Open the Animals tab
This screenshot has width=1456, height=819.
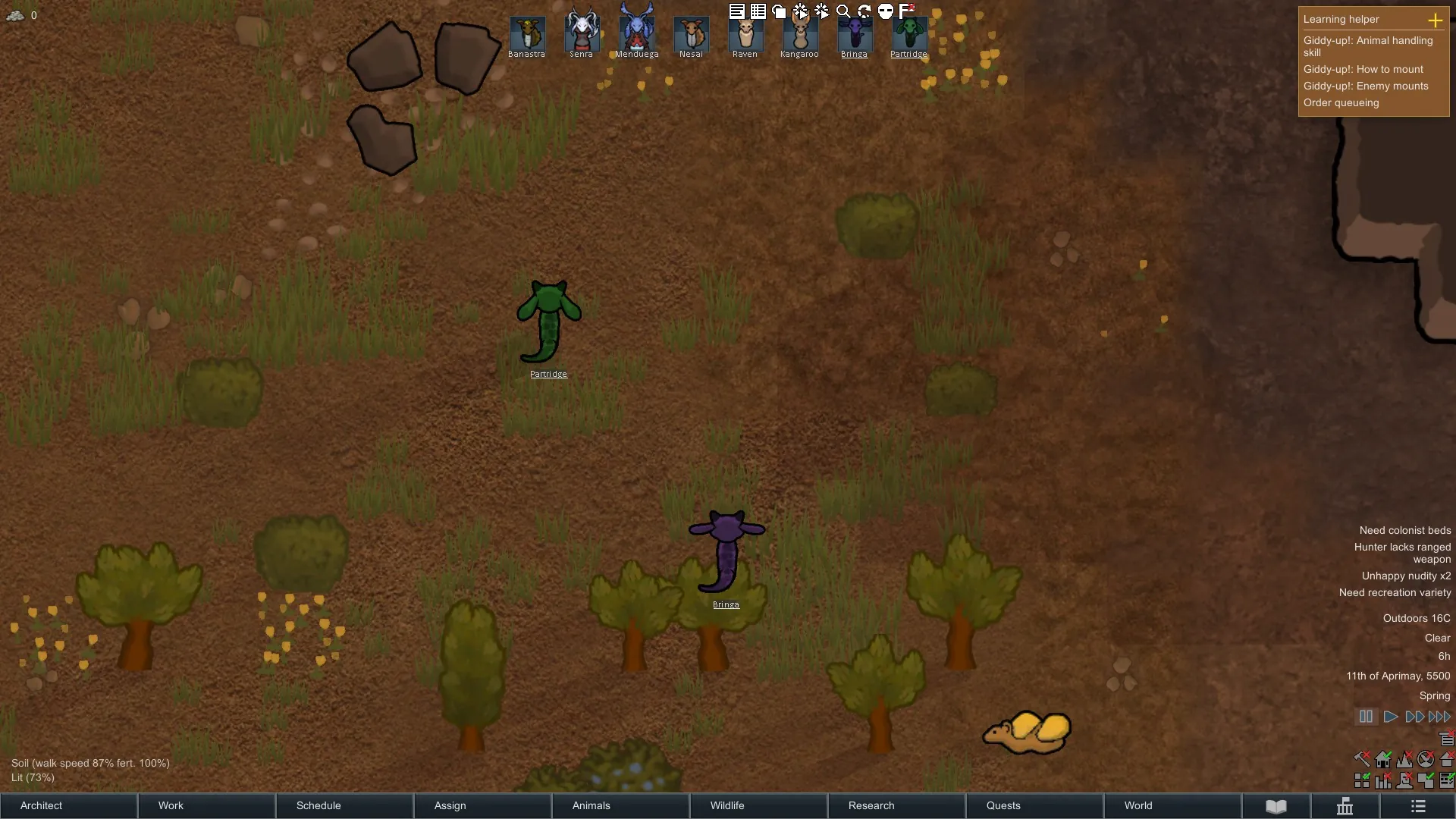620,805
